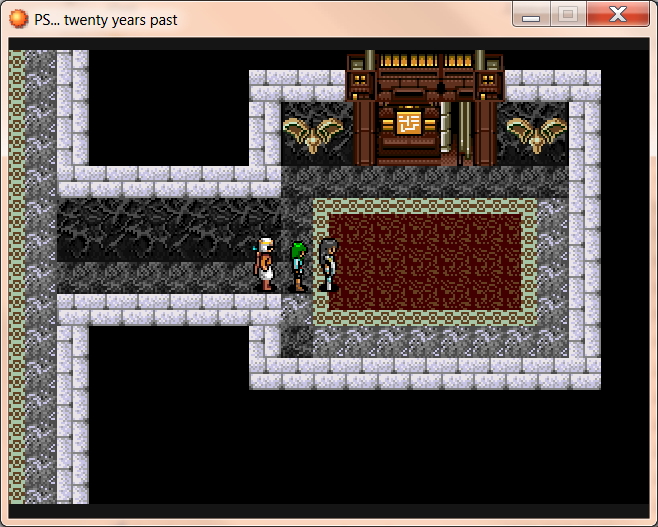Close the game window
Screen dimensions: 658x527
click(x=617, y=14)
